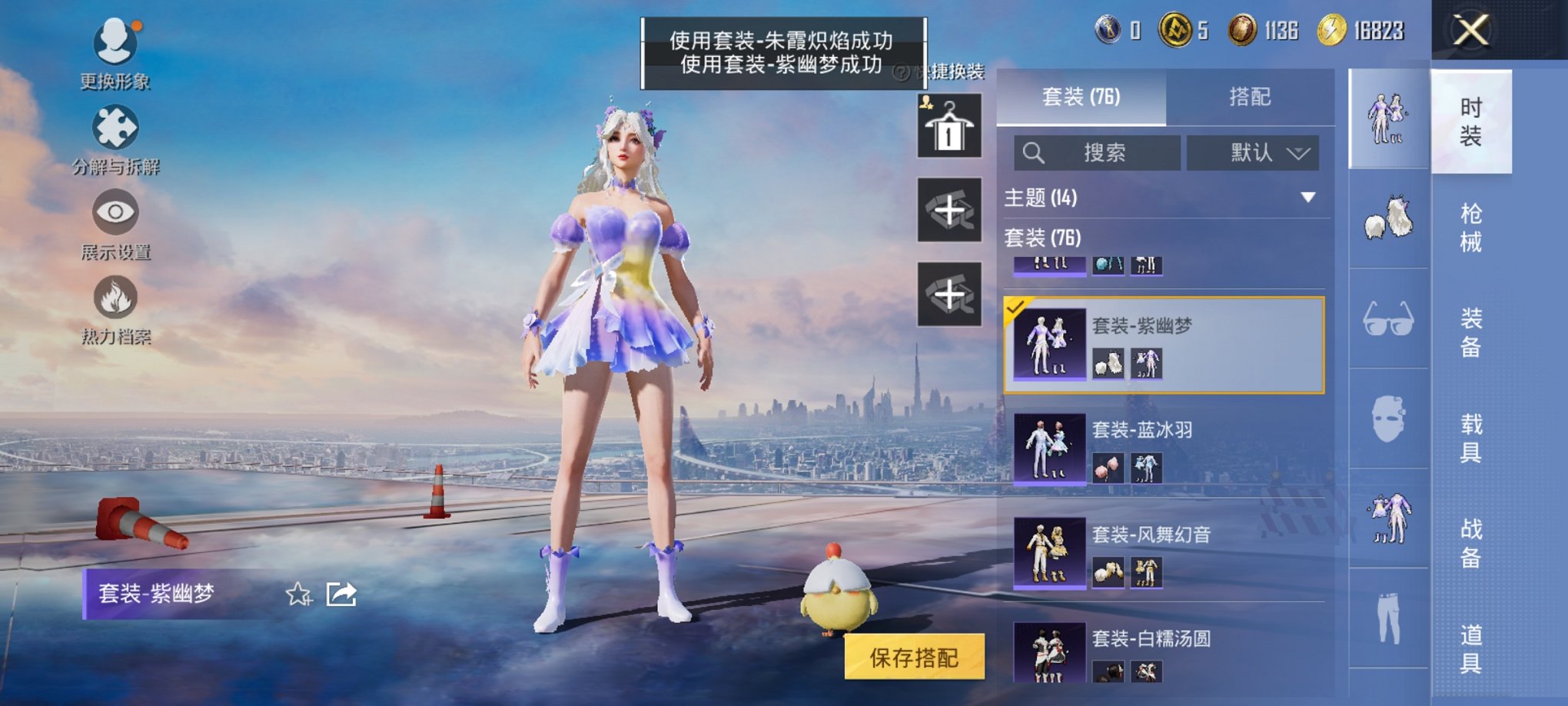Select the hairstyle category icon
Image resolution: width=1568 pixels, height=706 pixels.
pyautogui.click(x=1389, y=217)
